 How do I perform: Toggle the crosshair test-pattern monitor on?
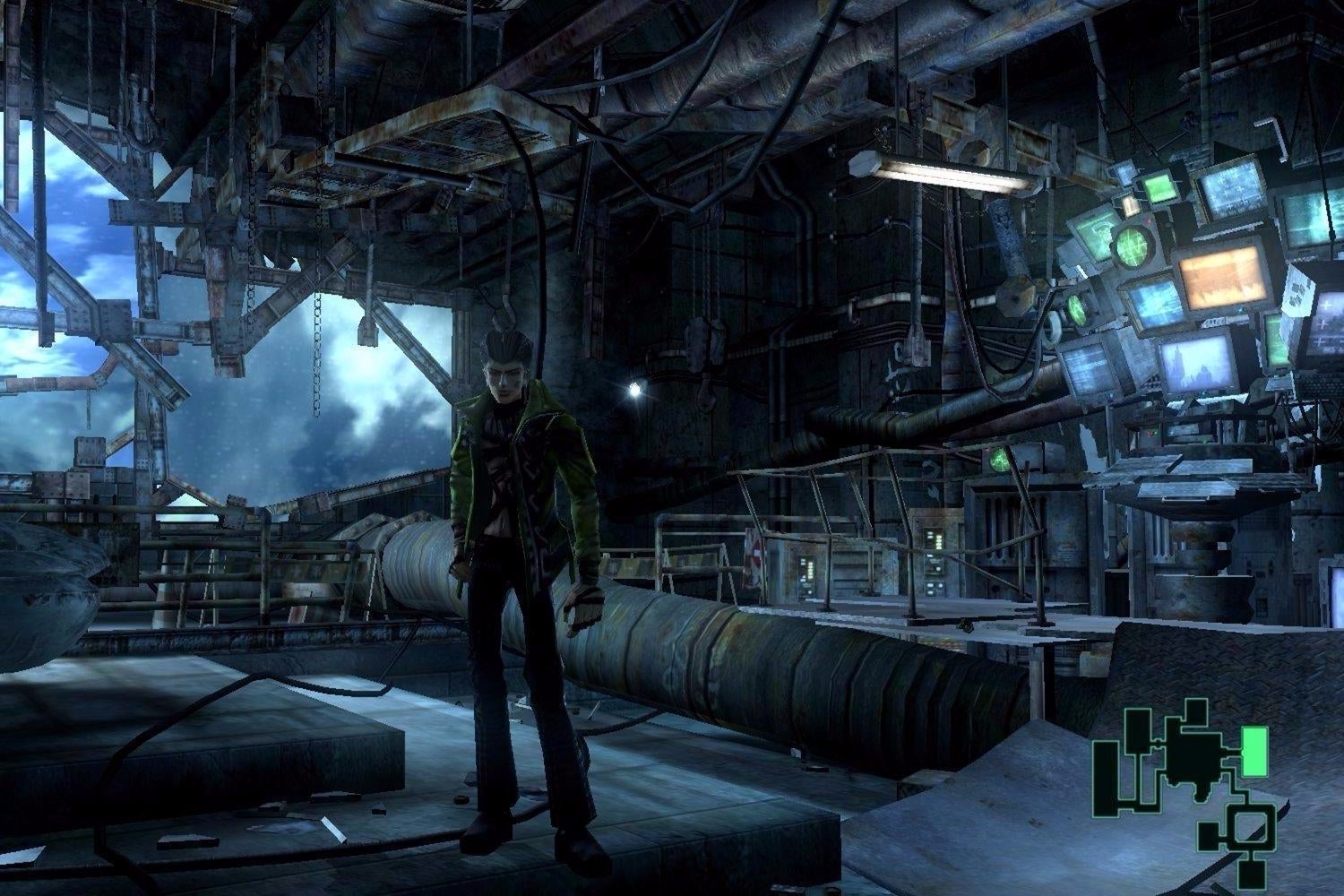tap(1231, 191)
